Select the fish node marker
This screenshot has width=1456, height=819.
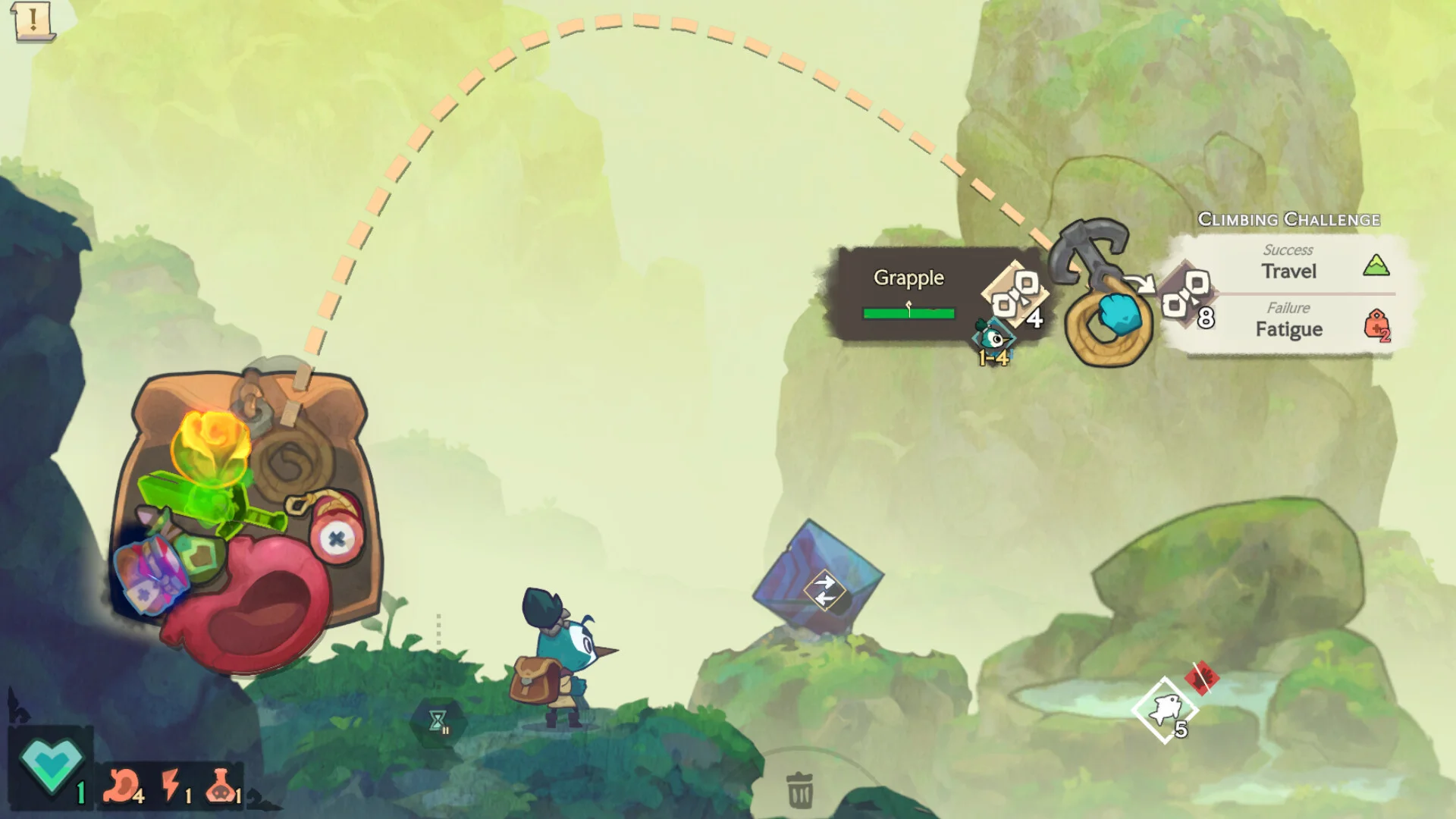click(x=1164, y=711)
